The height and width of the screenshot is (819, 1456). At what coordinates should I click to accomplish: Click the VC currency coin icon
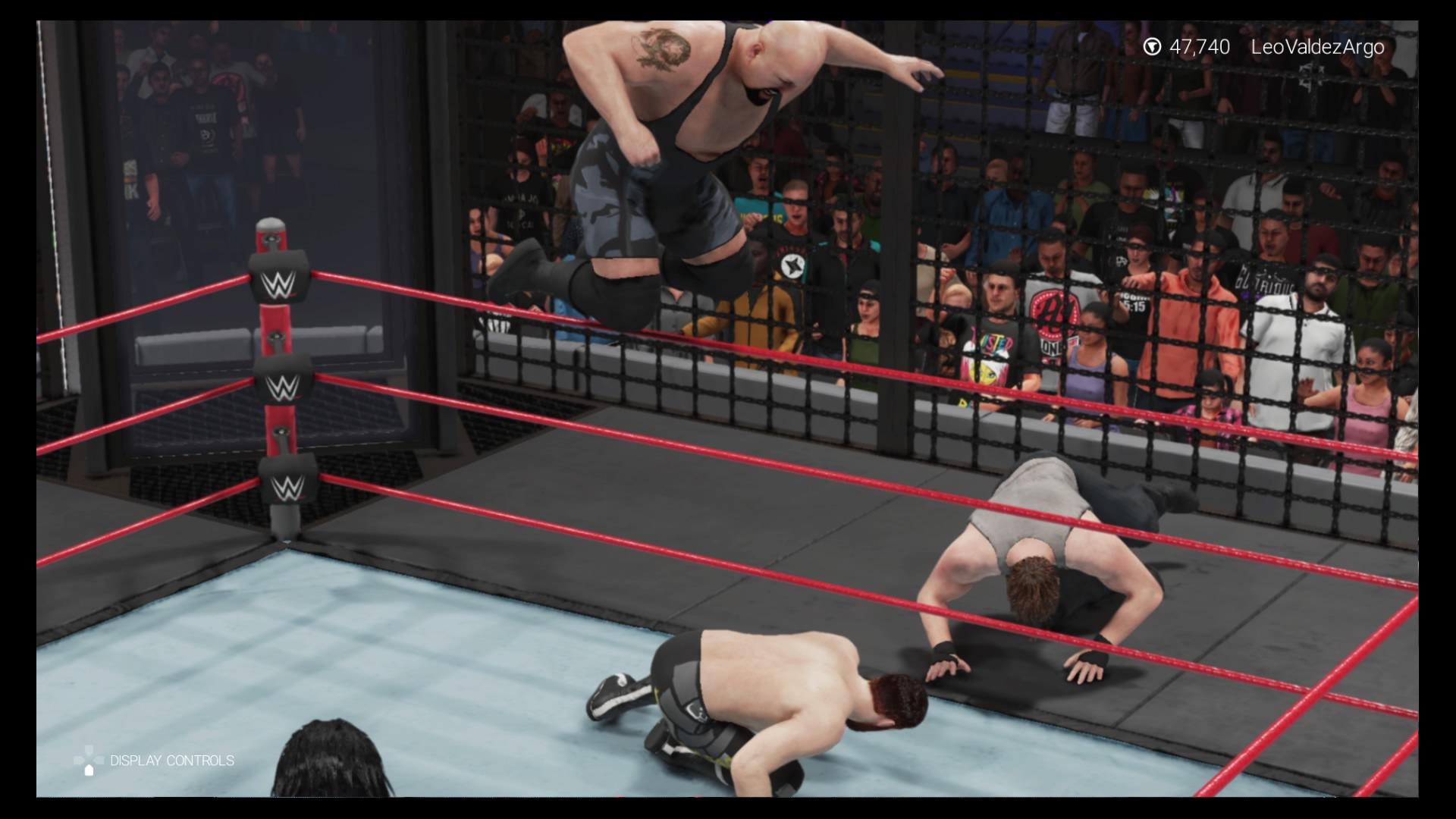[x=1153, y=46]
